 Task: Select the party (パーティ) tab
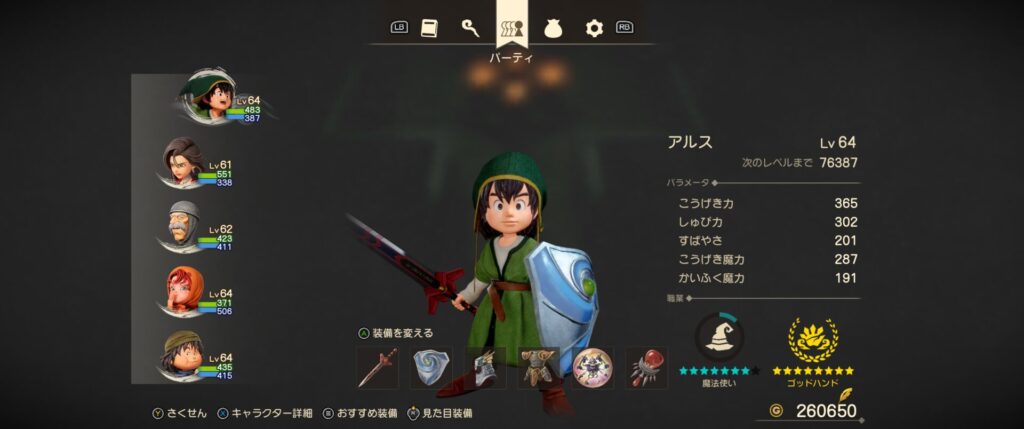[511, 28]
